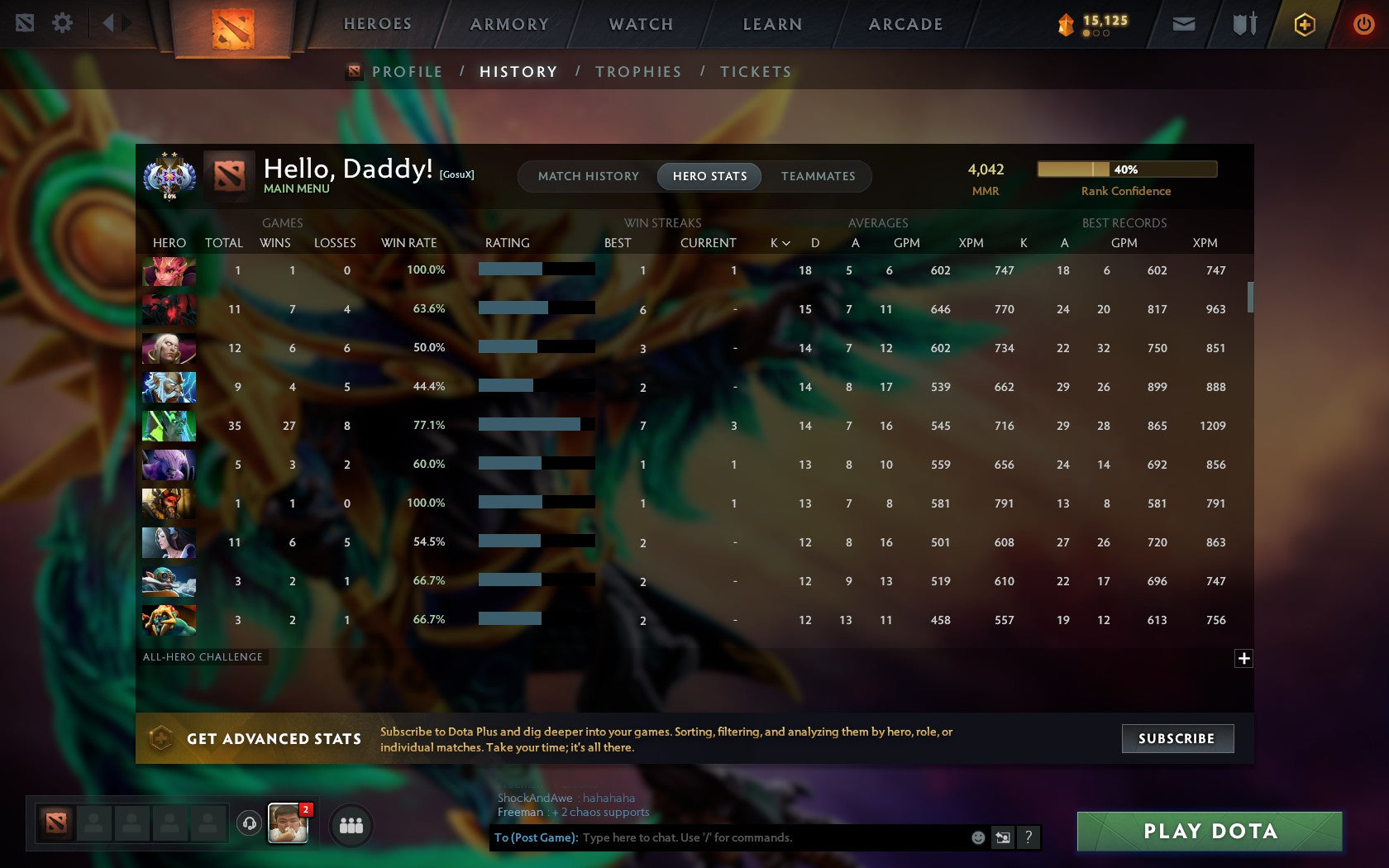Open the mail notifications icon
This screenshot has width=1389, height=868.
(x=1184, y=24)
